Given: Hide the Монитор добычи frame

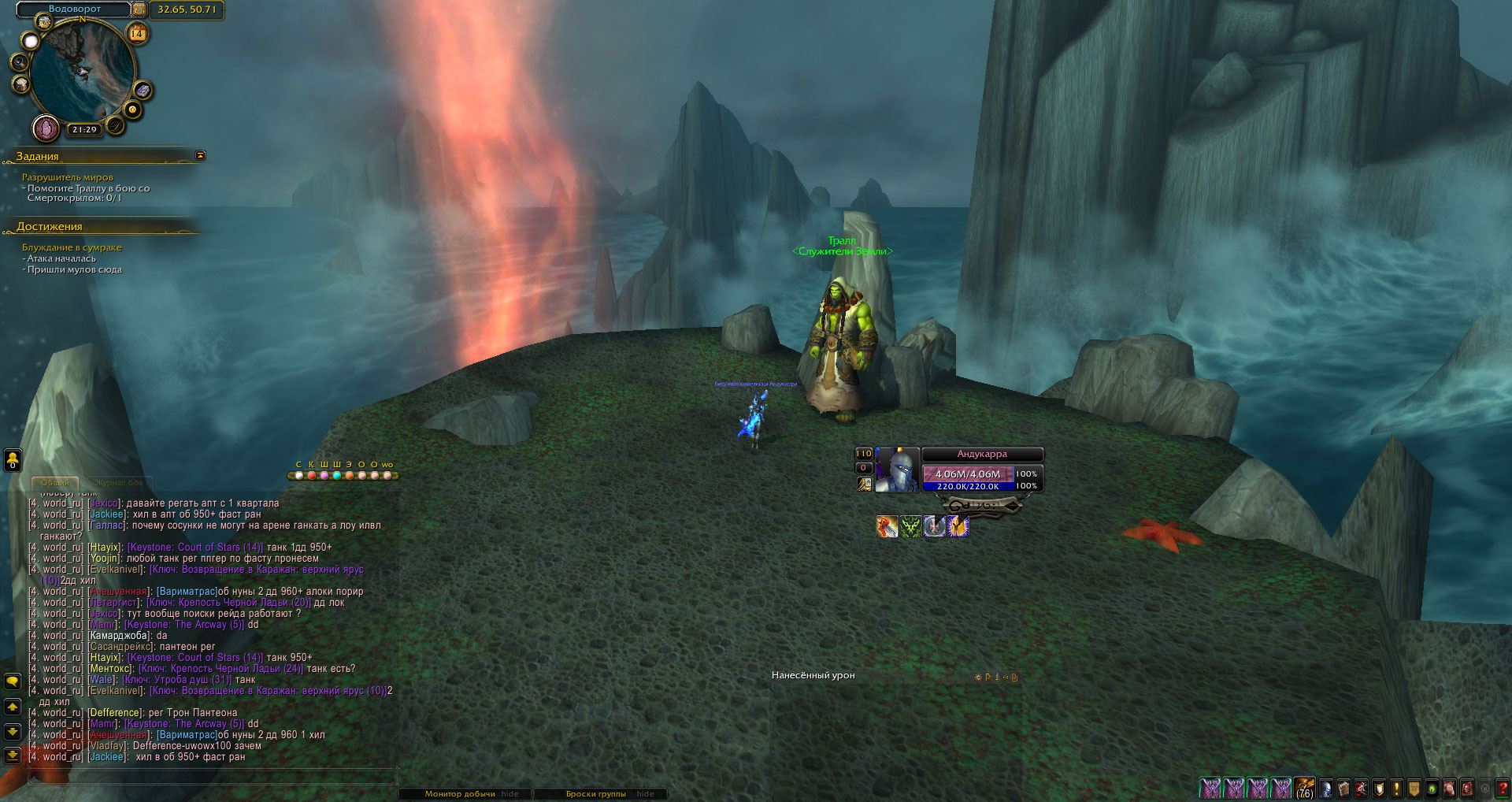Looking at the screenshot, I should coord(510,793).
